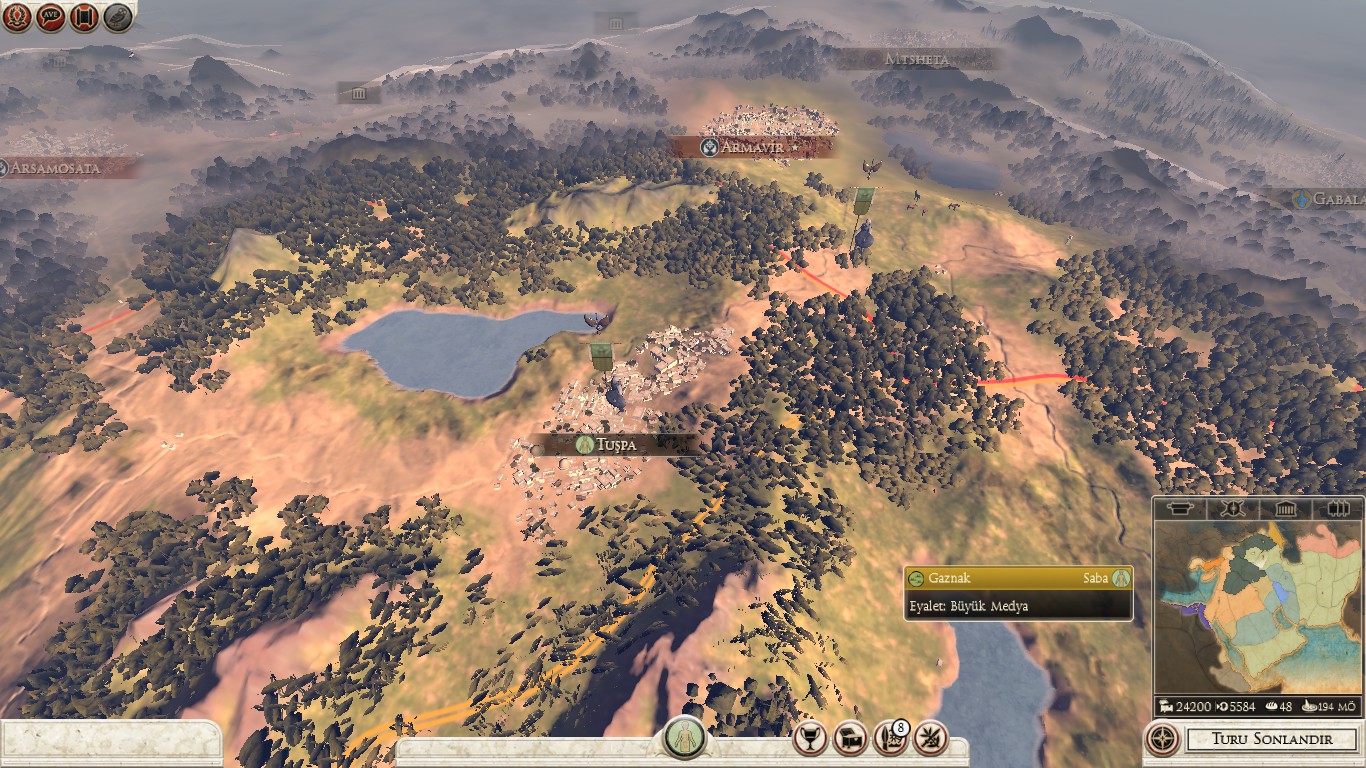End the turn with Turu Sonlandır

tap(1272, 740)
